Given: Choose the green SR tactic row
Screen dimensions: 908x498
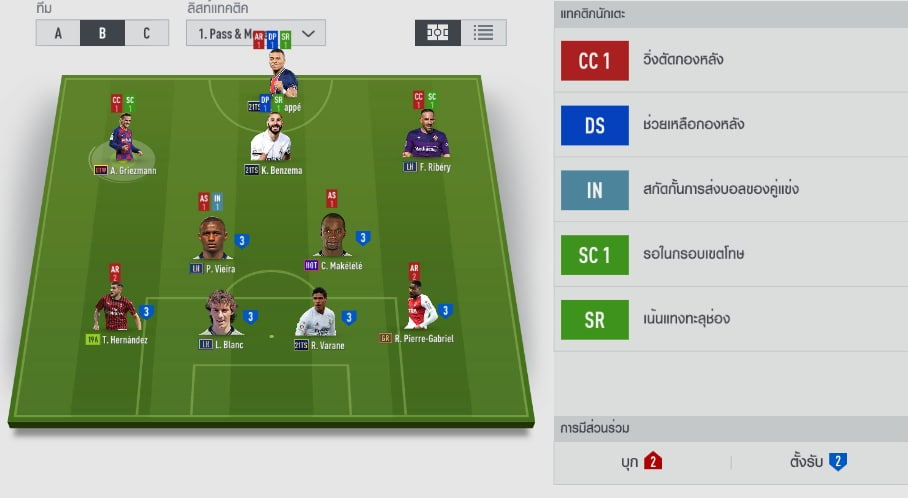Looking at the screenshot, I should (x=730, y=319).
